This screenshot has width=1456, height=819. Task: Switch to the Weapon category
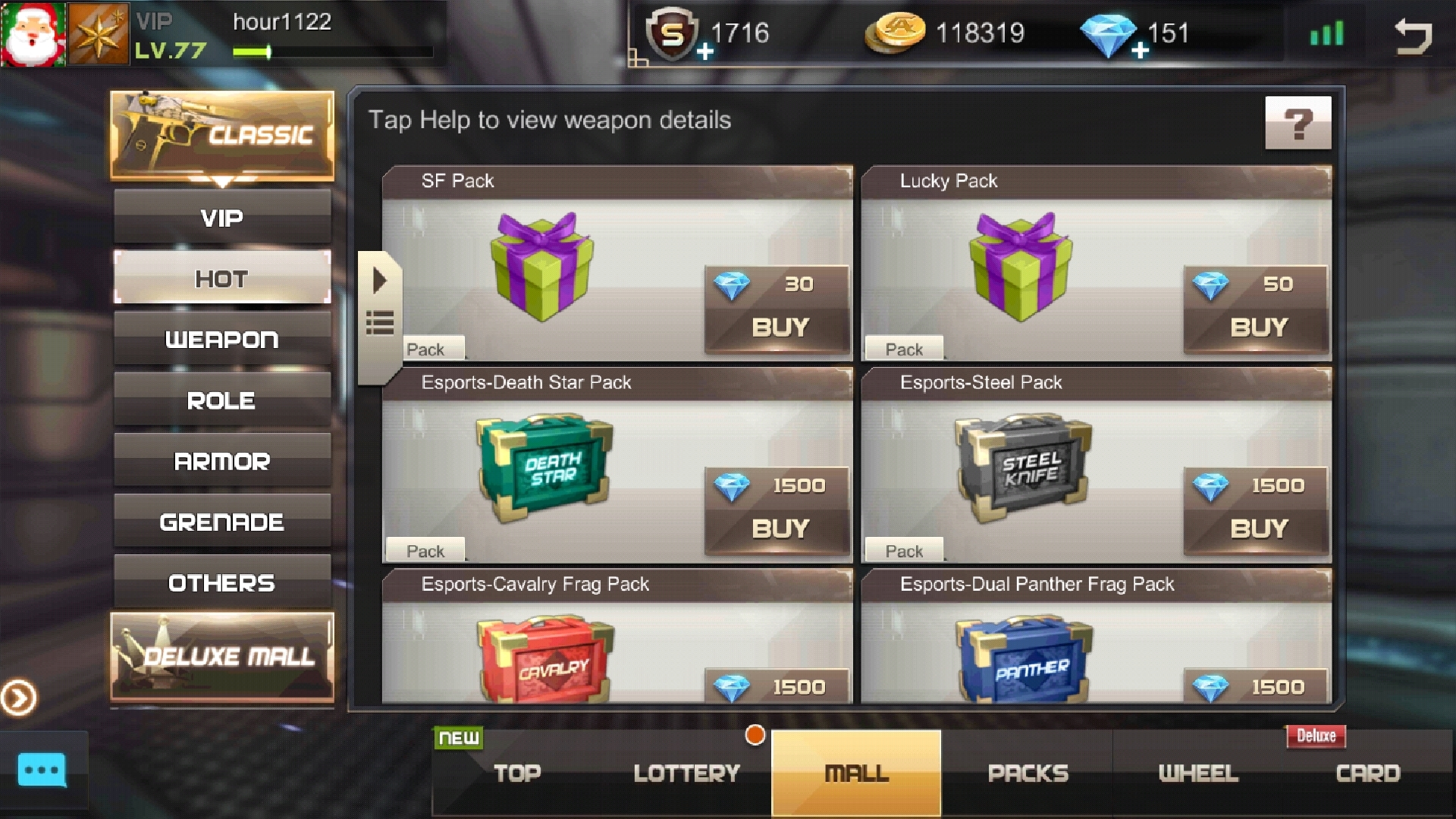pos(221,340)
